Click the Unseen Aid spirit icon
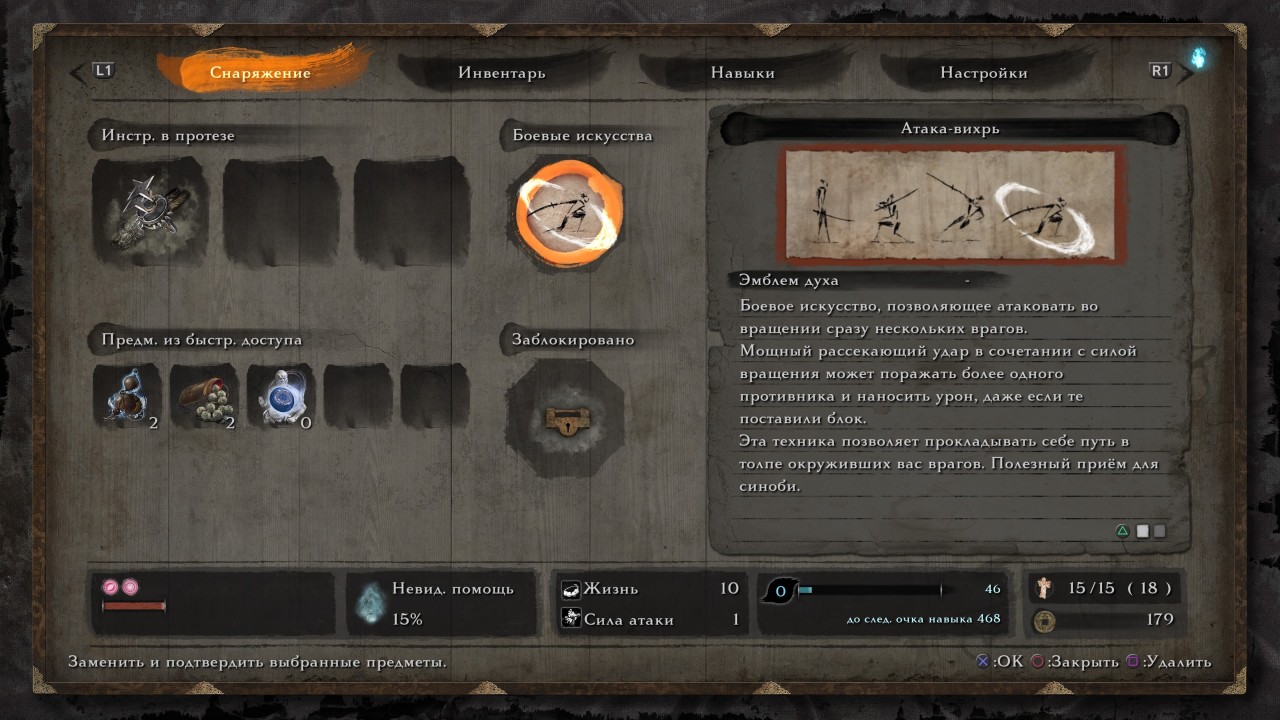The height and width of the screenshot is (720, 1280). [370, 602]
